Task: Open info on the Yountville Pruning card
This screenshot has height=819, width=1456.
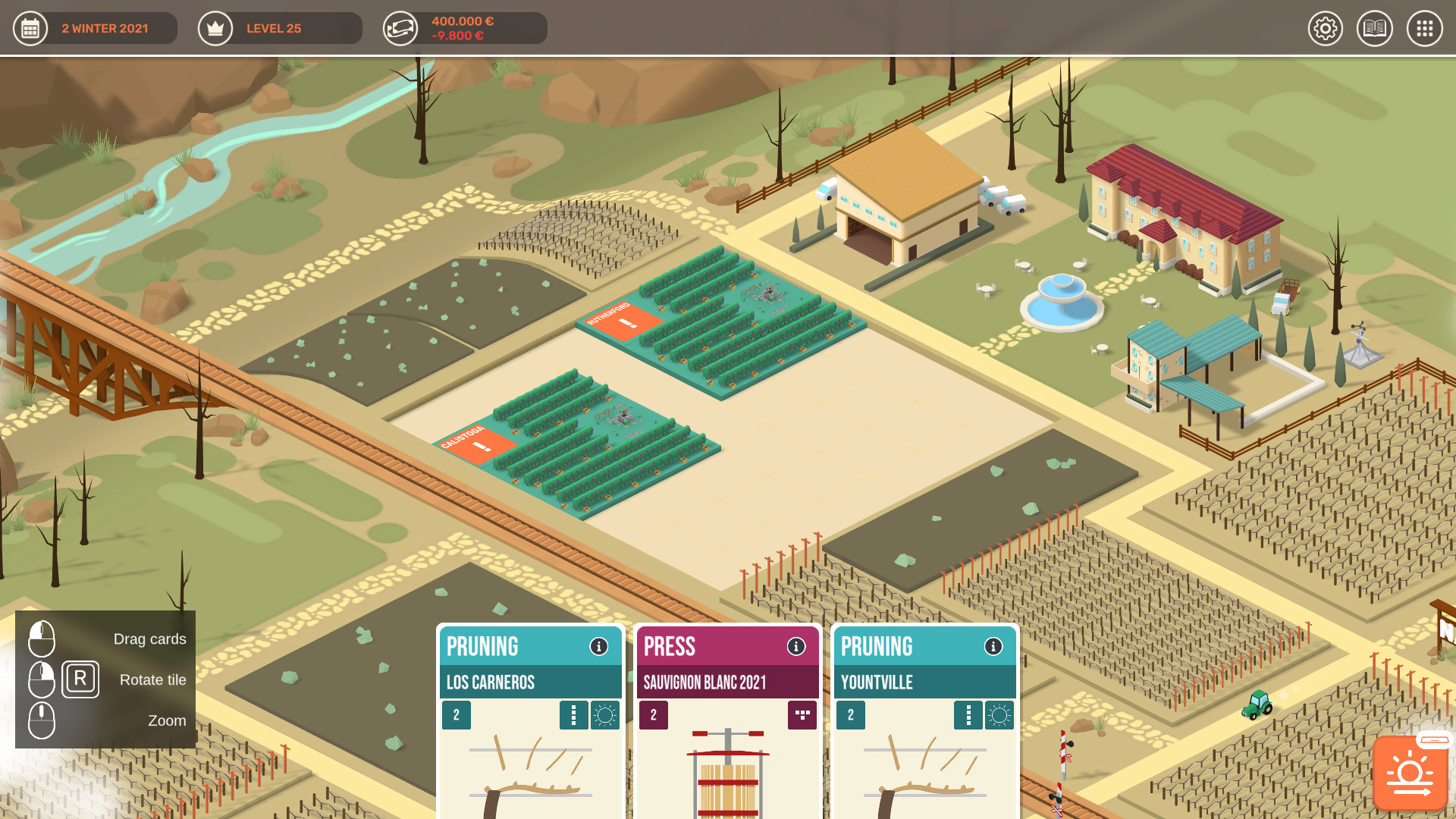Action: tap(993, 647)
